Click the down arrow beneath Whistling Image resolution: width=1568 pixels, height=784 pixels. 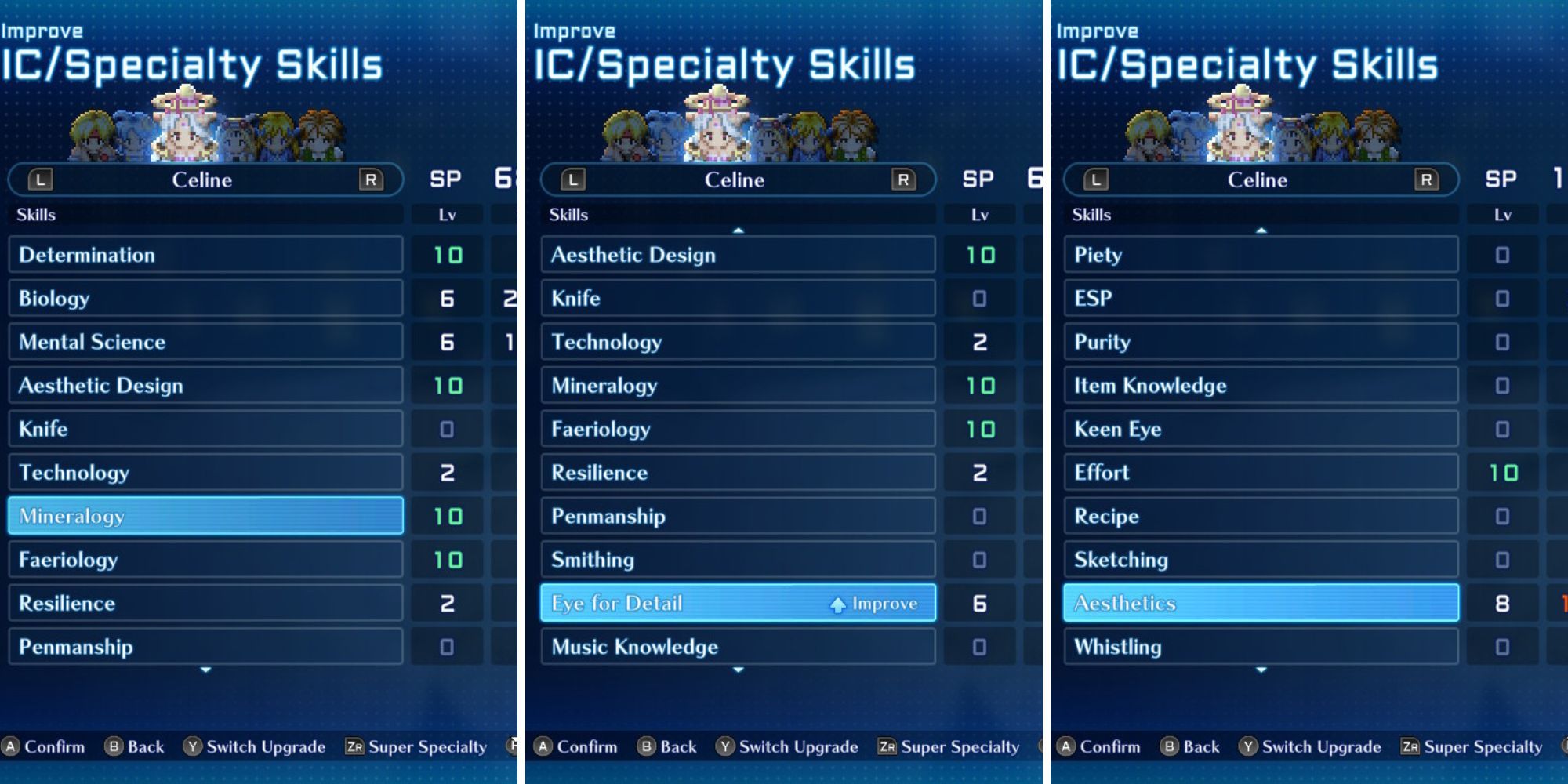(x=1262, y=671)
